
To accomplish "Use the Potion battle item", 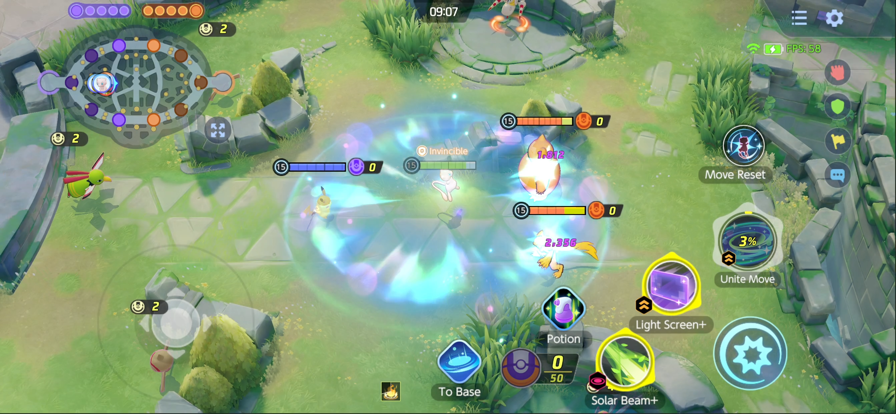I will (563, 309).
